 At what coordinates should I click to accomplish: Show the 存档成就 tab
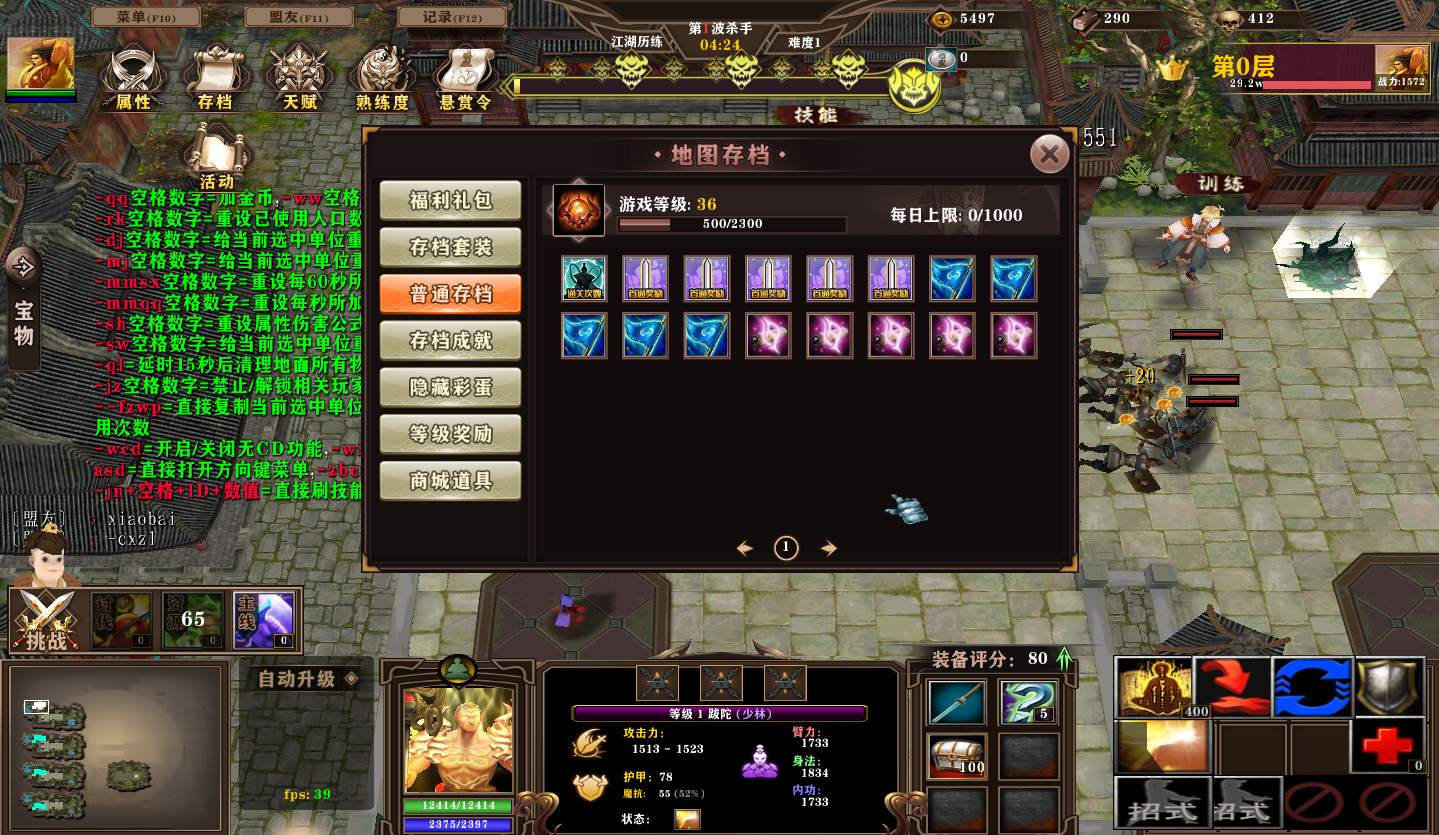(451, 341)
